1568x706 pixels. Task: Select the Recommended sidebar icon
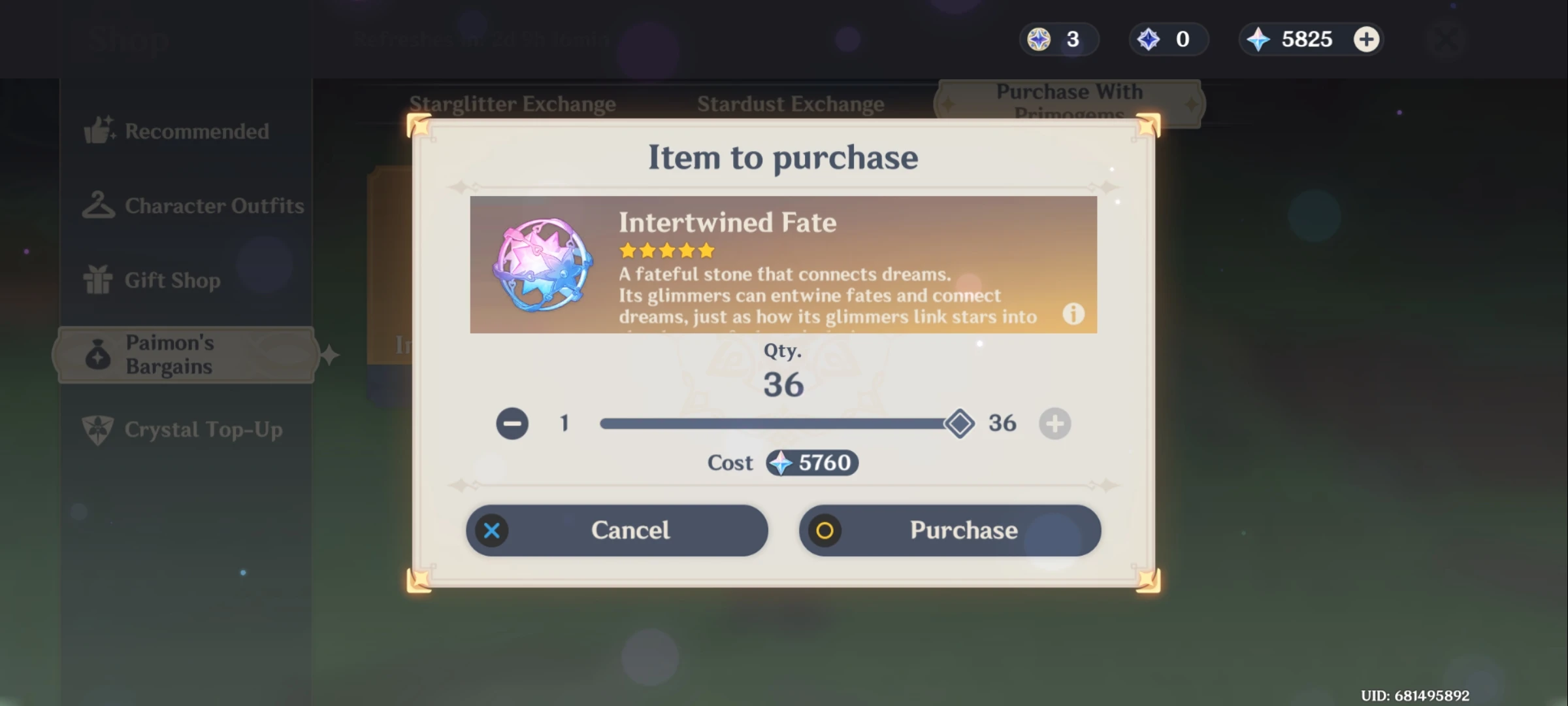99,131
